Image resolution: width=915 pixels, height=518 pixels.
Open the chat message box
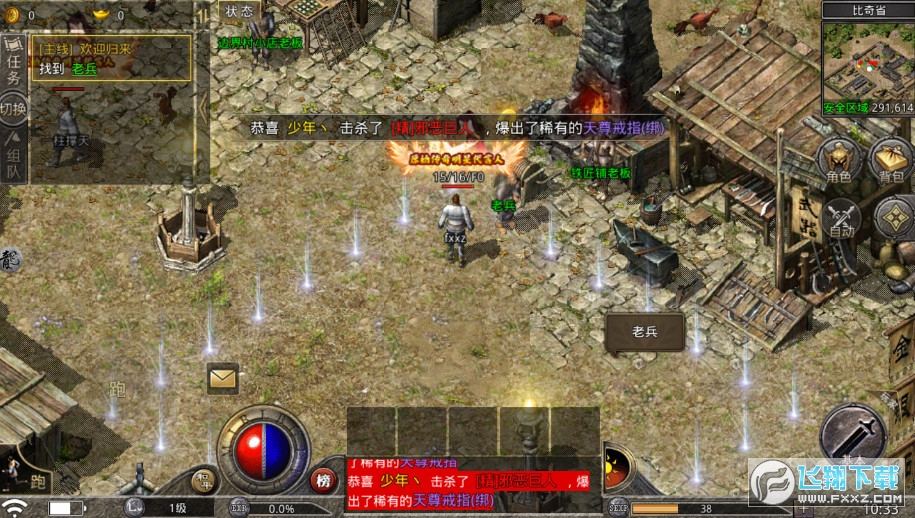click(472, 485)
